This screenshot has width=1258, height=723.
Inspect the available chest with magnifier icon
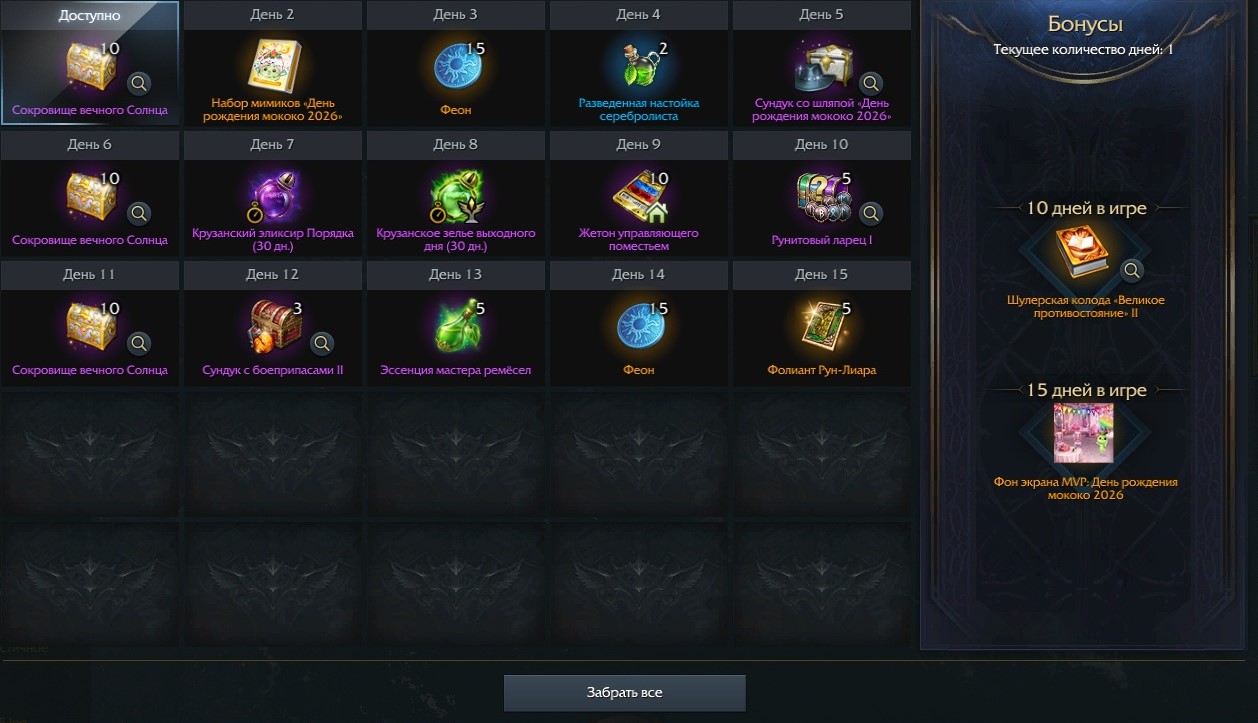coord(139,83)
